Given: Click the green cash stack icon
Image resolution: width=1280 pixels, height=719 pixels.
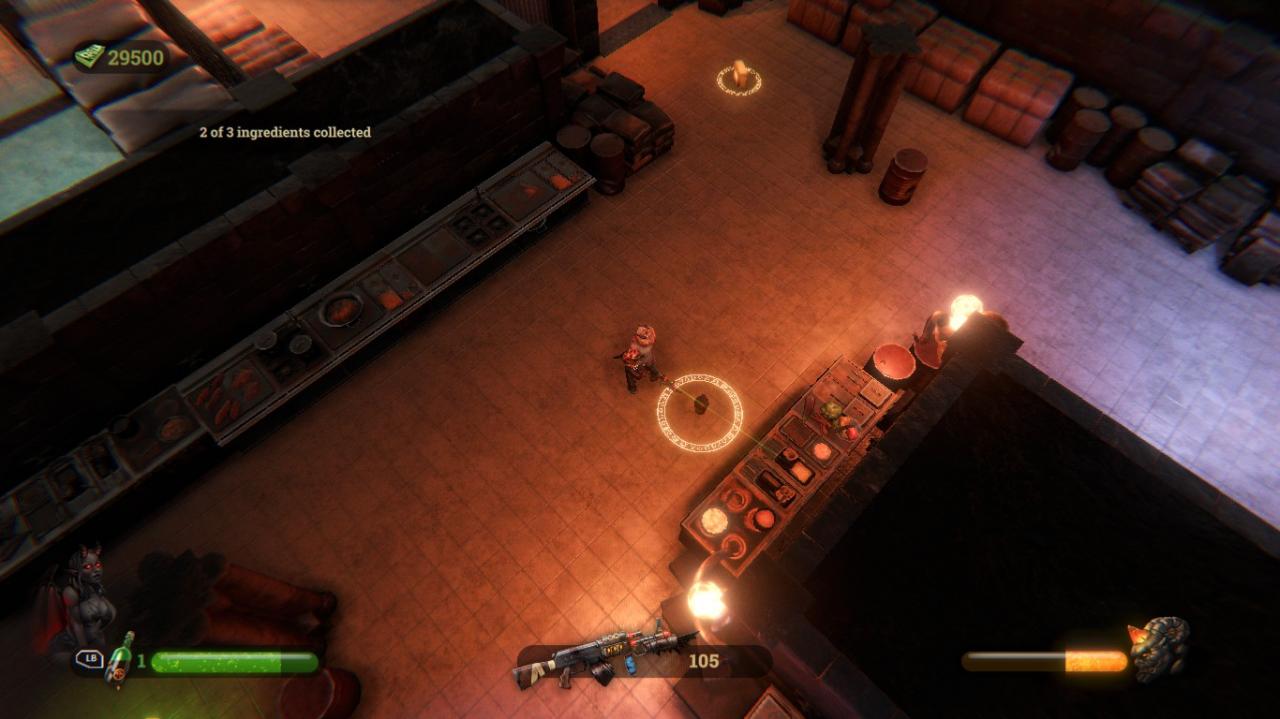Looking at the screenshot, I should (x=90, y=57).
